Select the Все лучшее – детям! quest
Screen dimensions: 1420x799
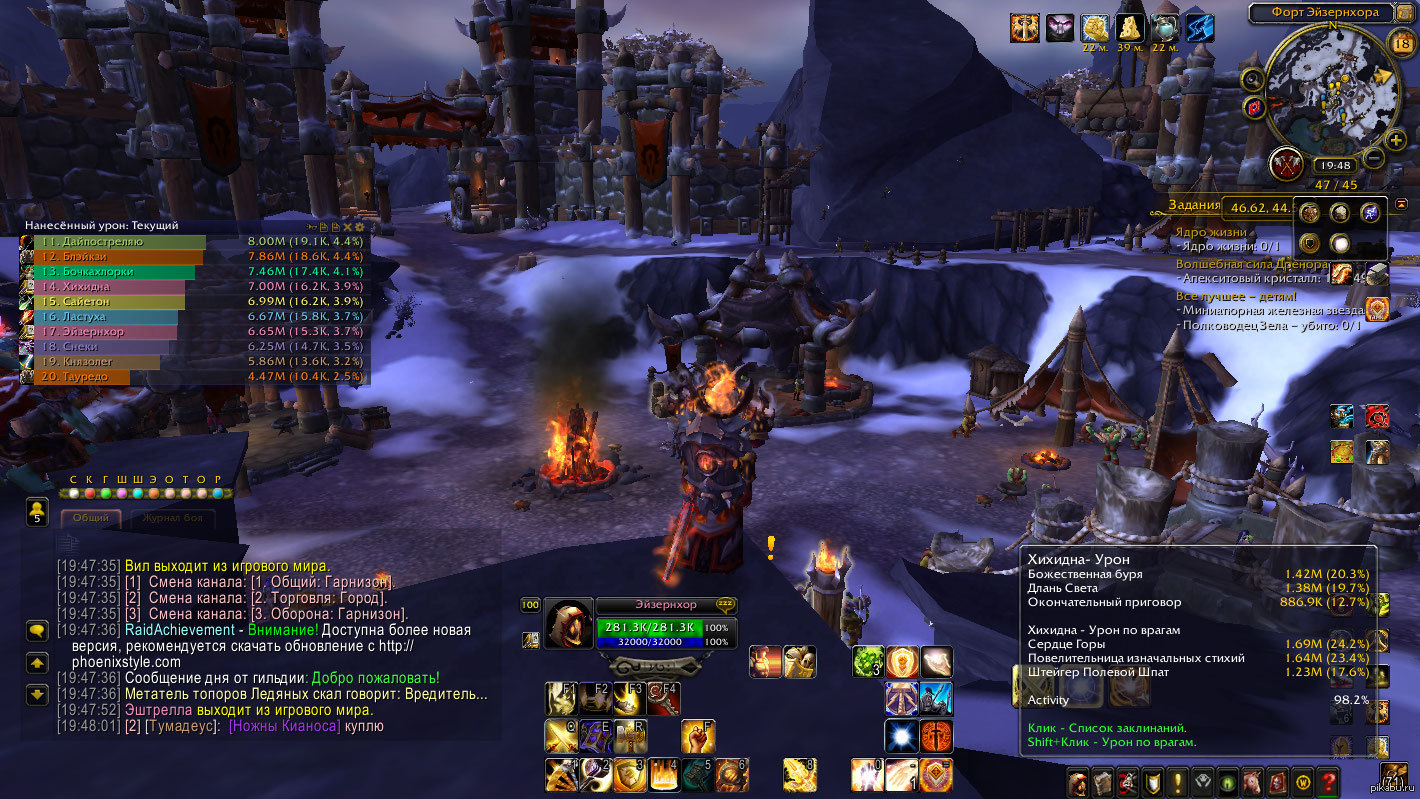pyautogui.click(x=1236, y=296)
